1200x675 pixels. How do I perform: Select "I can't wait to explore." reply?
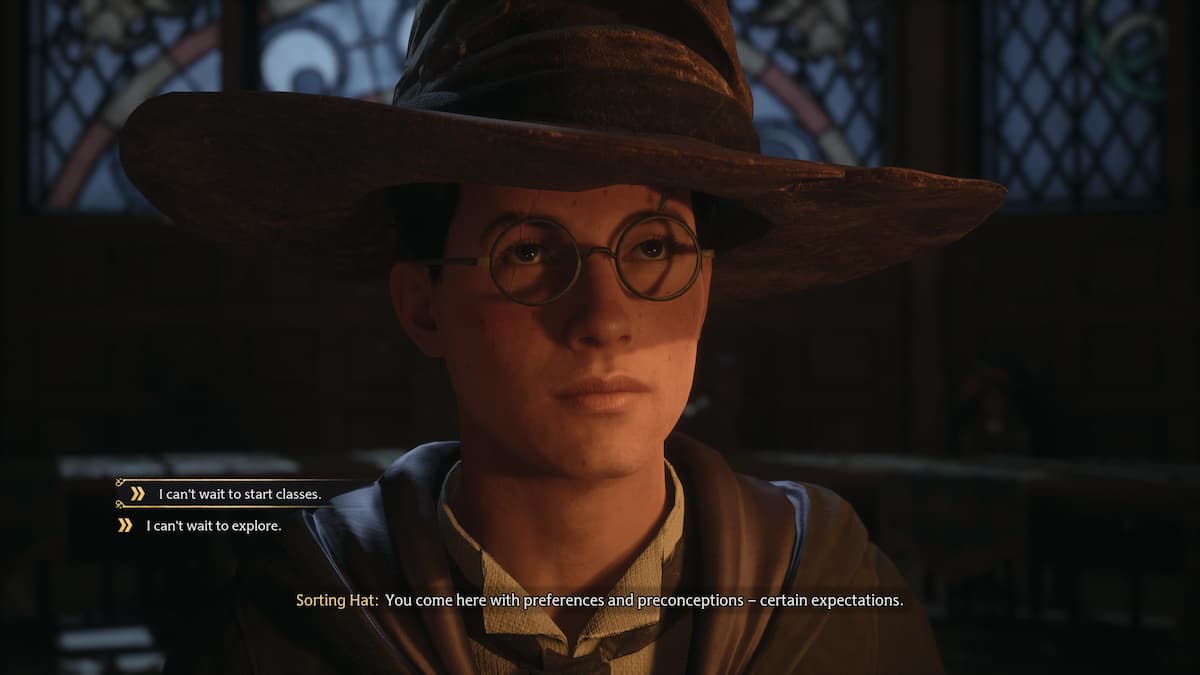click(213, 525)
